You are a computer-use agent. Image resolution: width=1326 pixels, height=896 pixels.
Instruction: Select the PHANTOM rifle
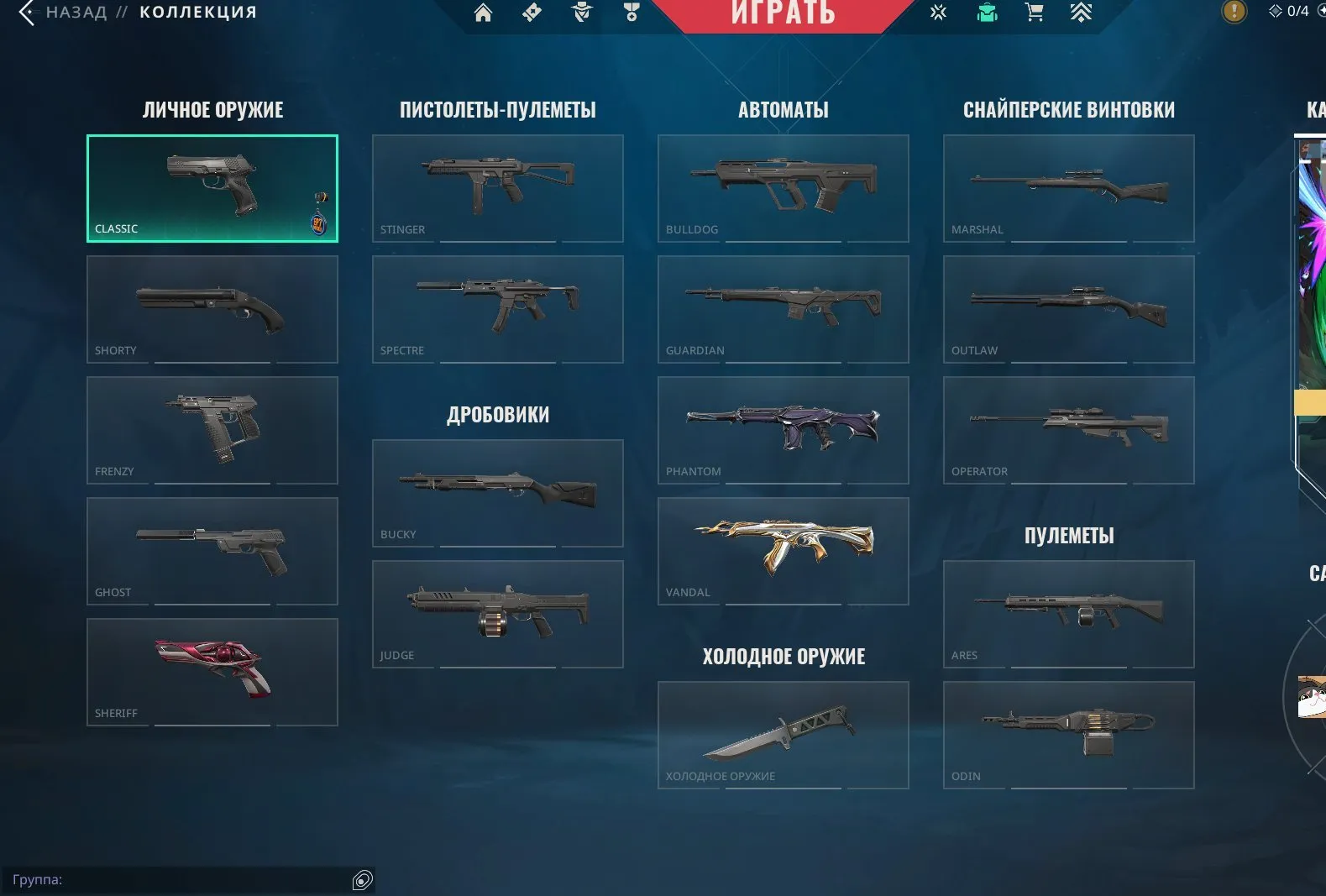784,430
